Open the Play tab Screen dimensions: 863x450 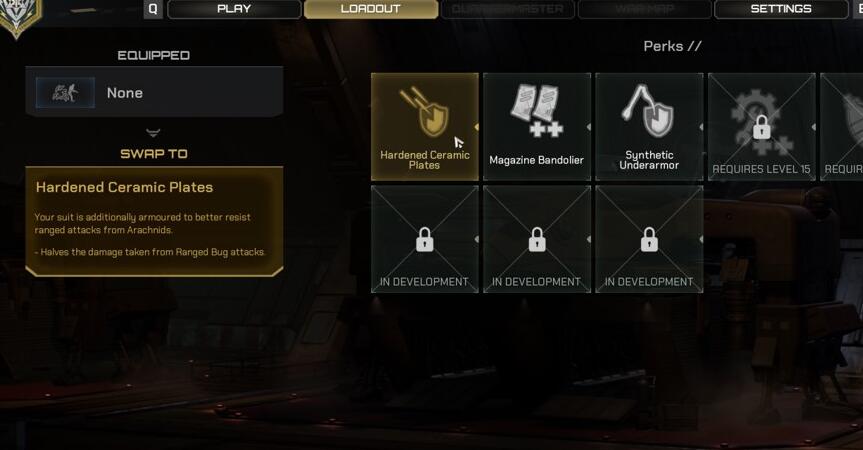pos(234,9)
